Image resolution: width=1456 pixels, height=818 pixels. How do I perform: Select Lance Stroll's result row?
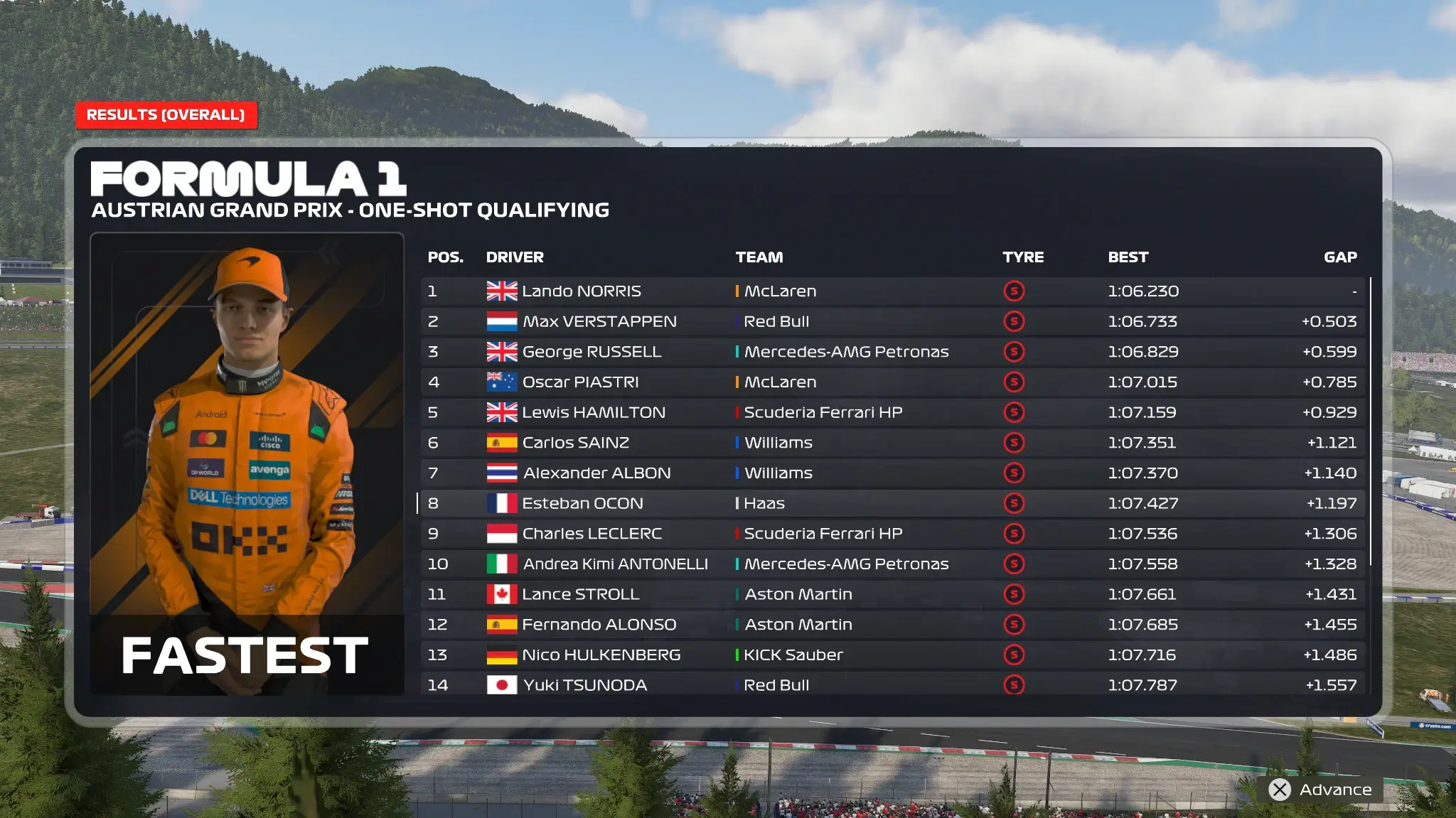click(892, 594)
